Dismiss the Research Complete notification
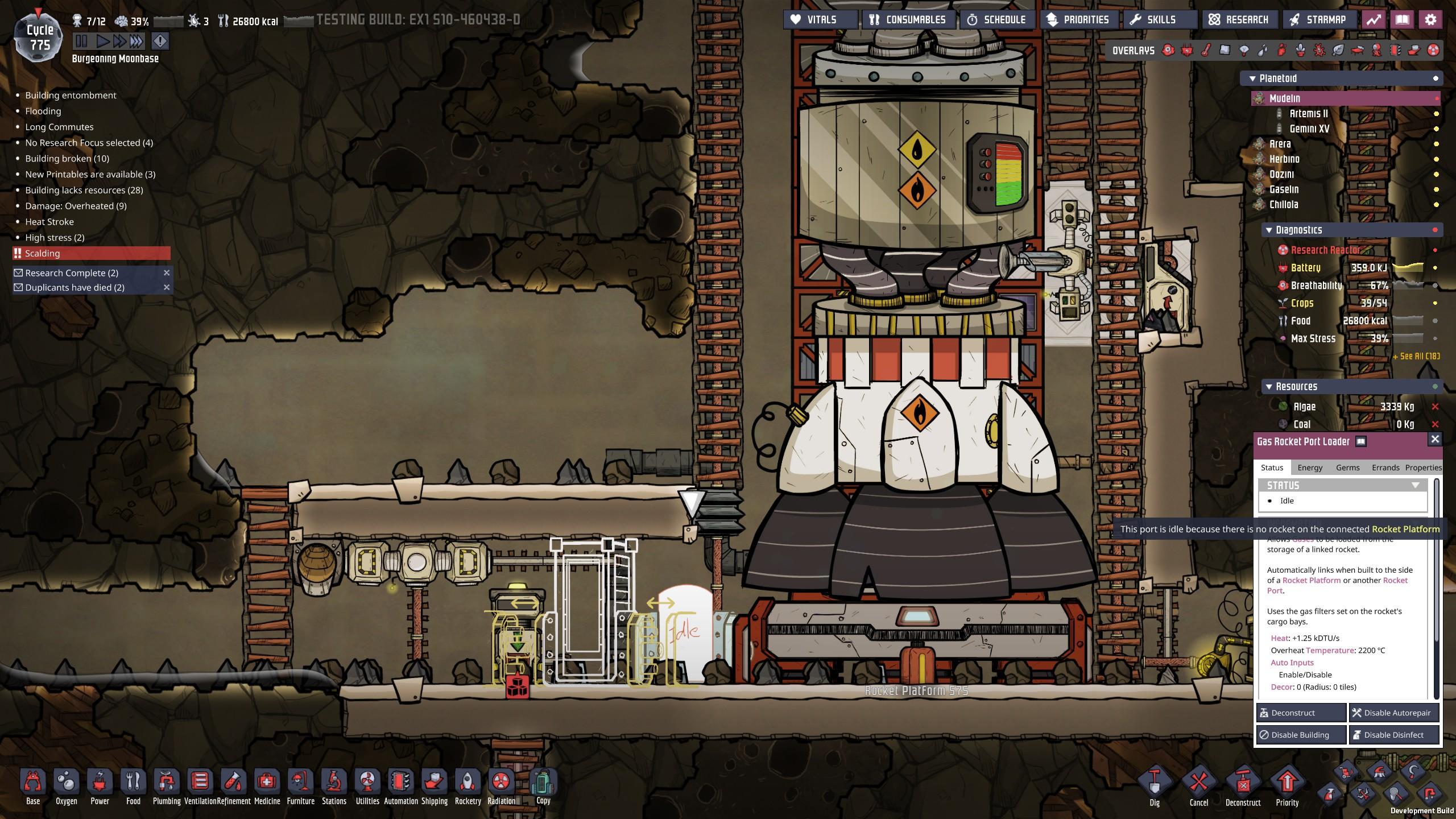 (167, 273)
